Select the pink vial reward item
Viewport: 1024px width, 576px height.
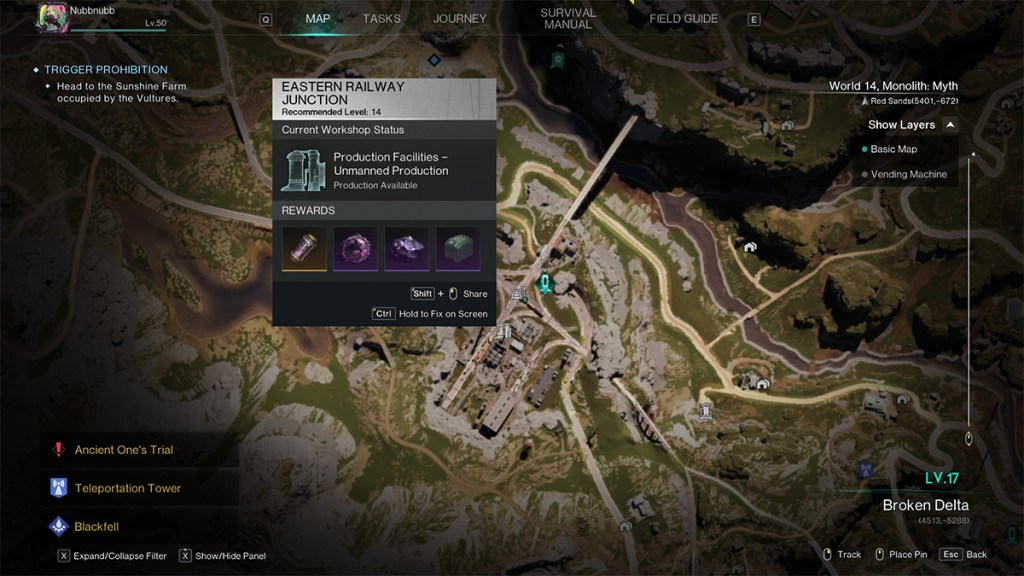point(304,248)
